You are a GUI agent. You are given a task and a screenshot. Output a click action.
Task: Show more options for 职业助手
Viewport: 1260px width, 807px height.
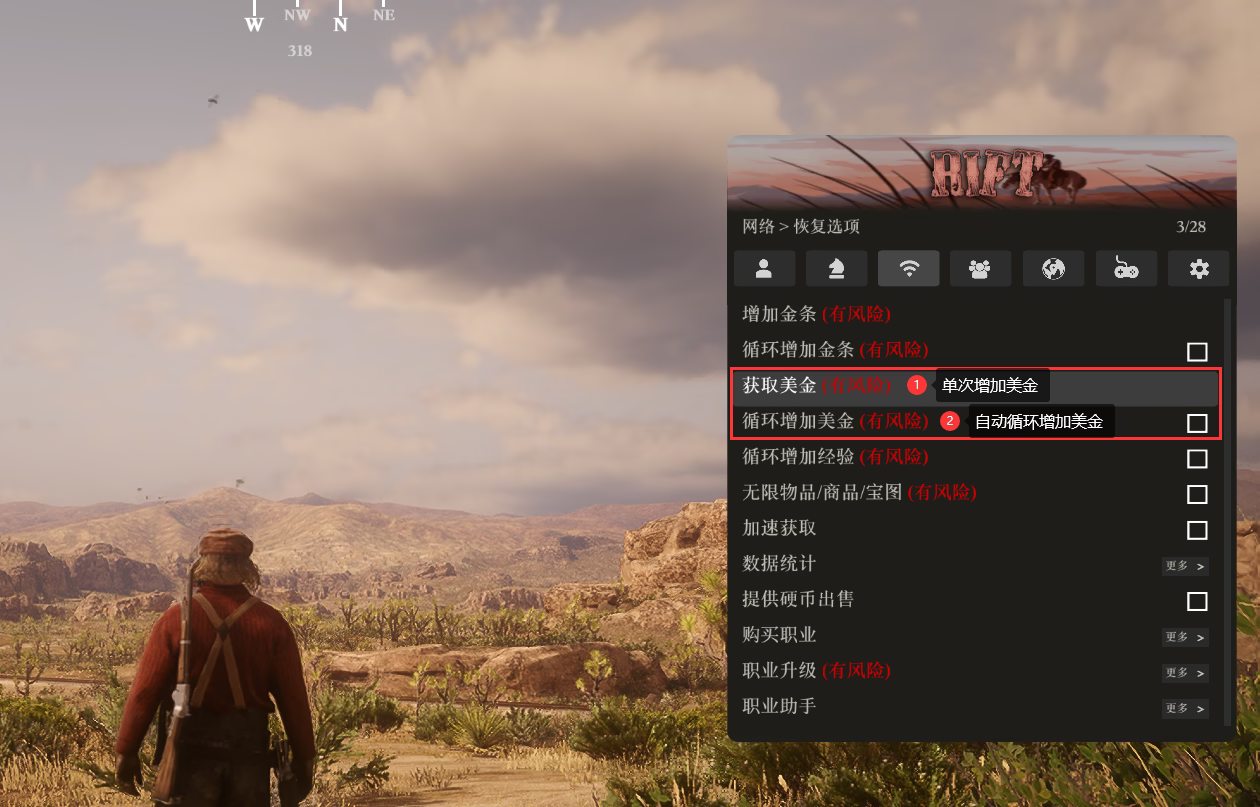(1185, 708)
